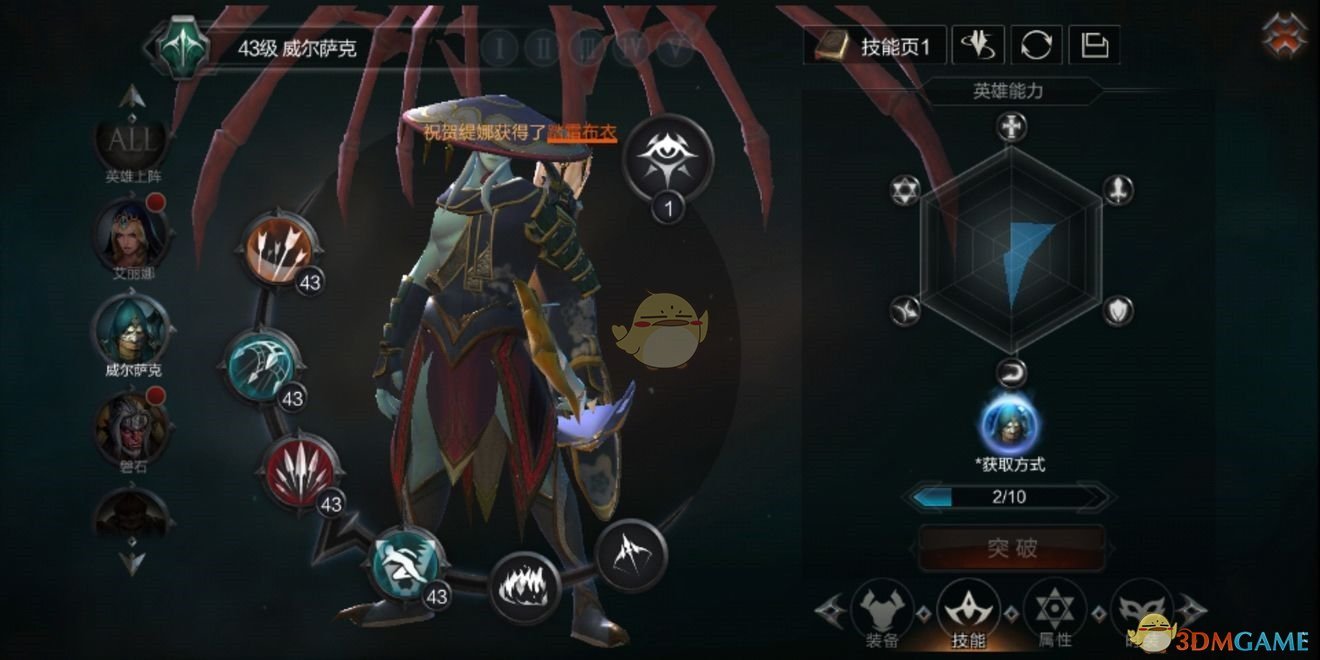Click the circular arrows refresh button

pos(1036,45)
